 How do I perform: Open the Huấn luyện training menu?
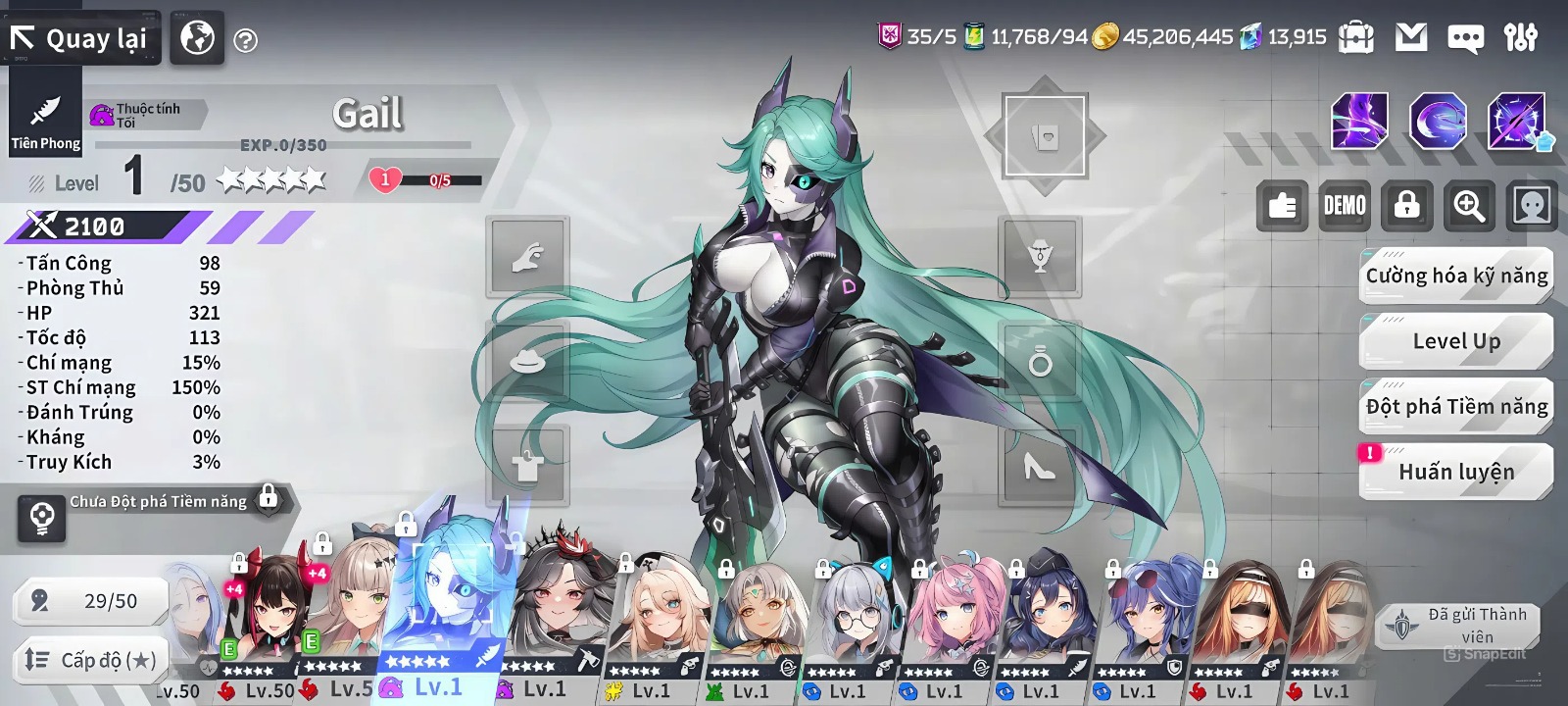1456,472
